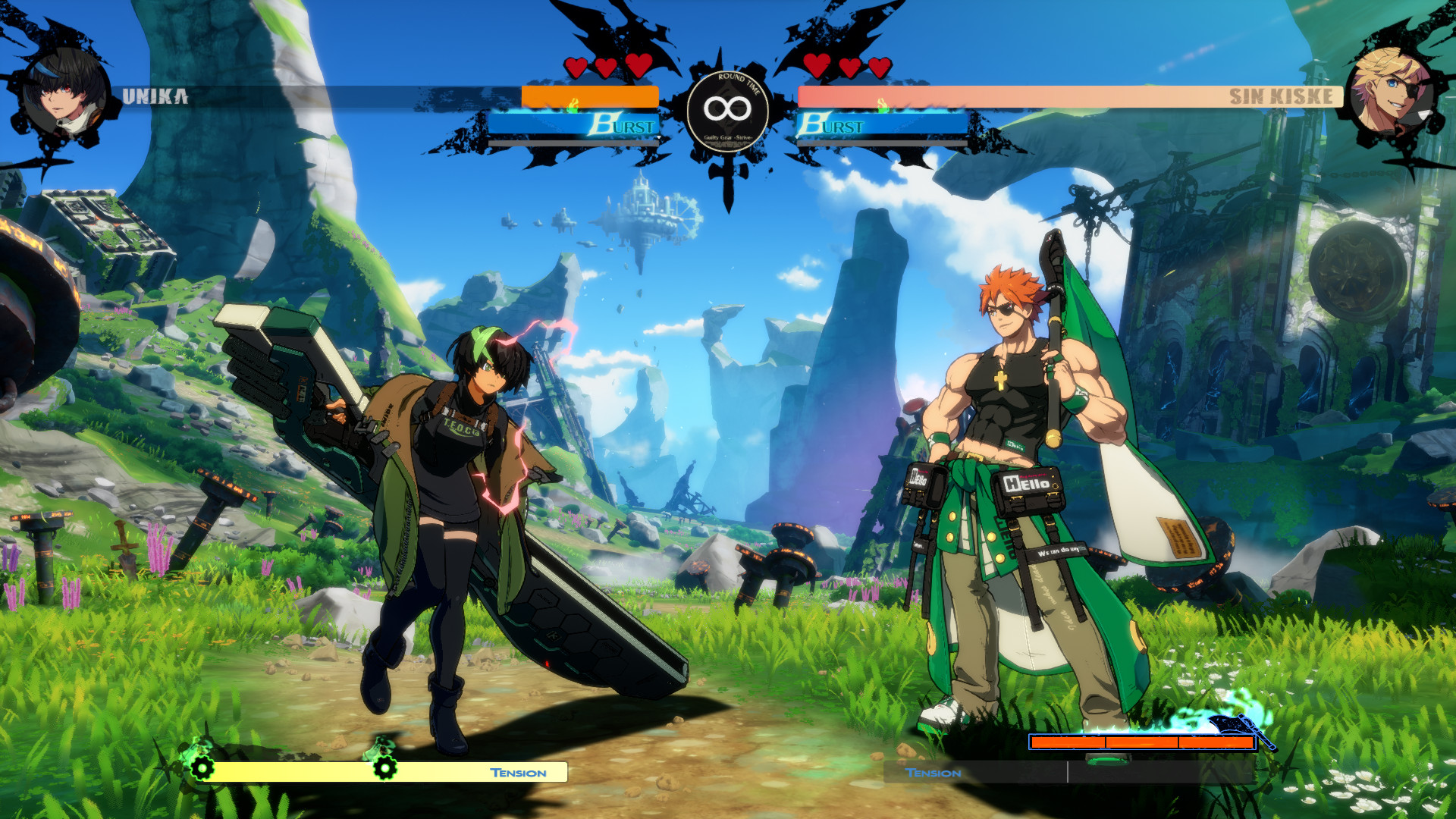Click the gear icon on Unika's Tension gauge

(x=202, y=768)
